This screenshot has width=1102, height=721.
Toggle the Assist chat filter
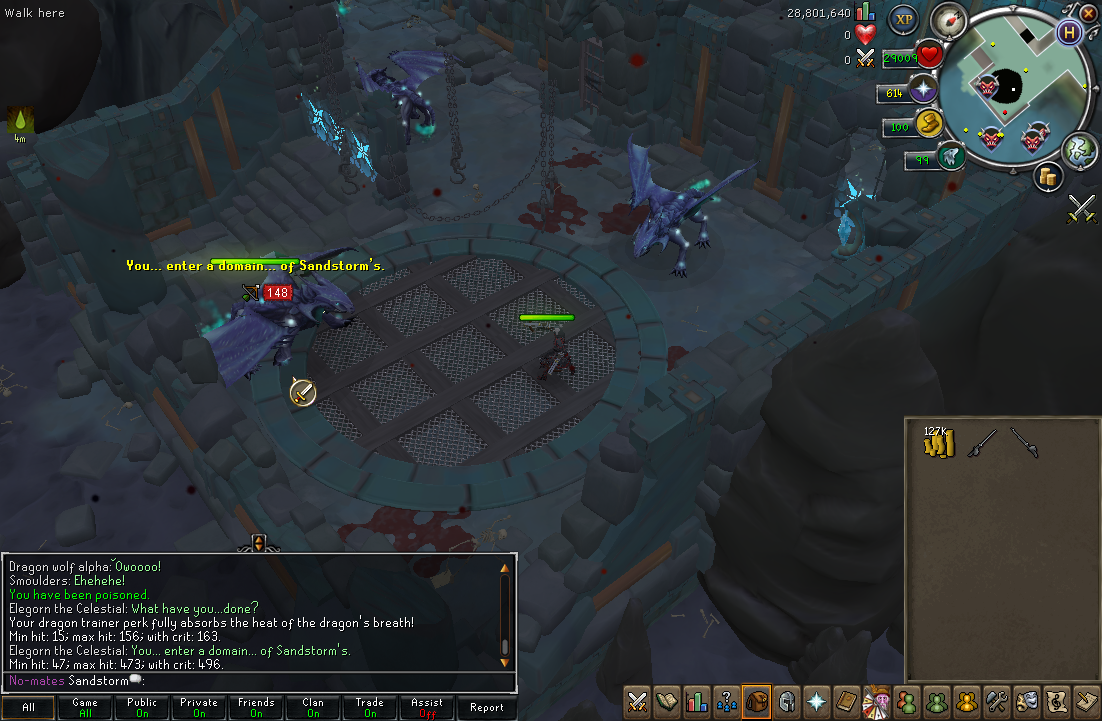(x=427, y=707)
